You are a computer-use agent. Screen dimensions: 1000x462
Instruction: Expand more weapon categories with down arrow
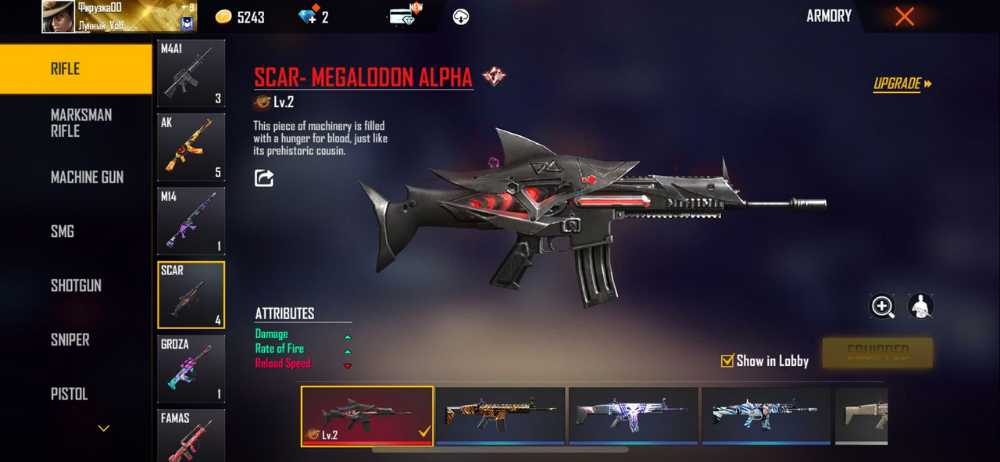pos(103,428)
